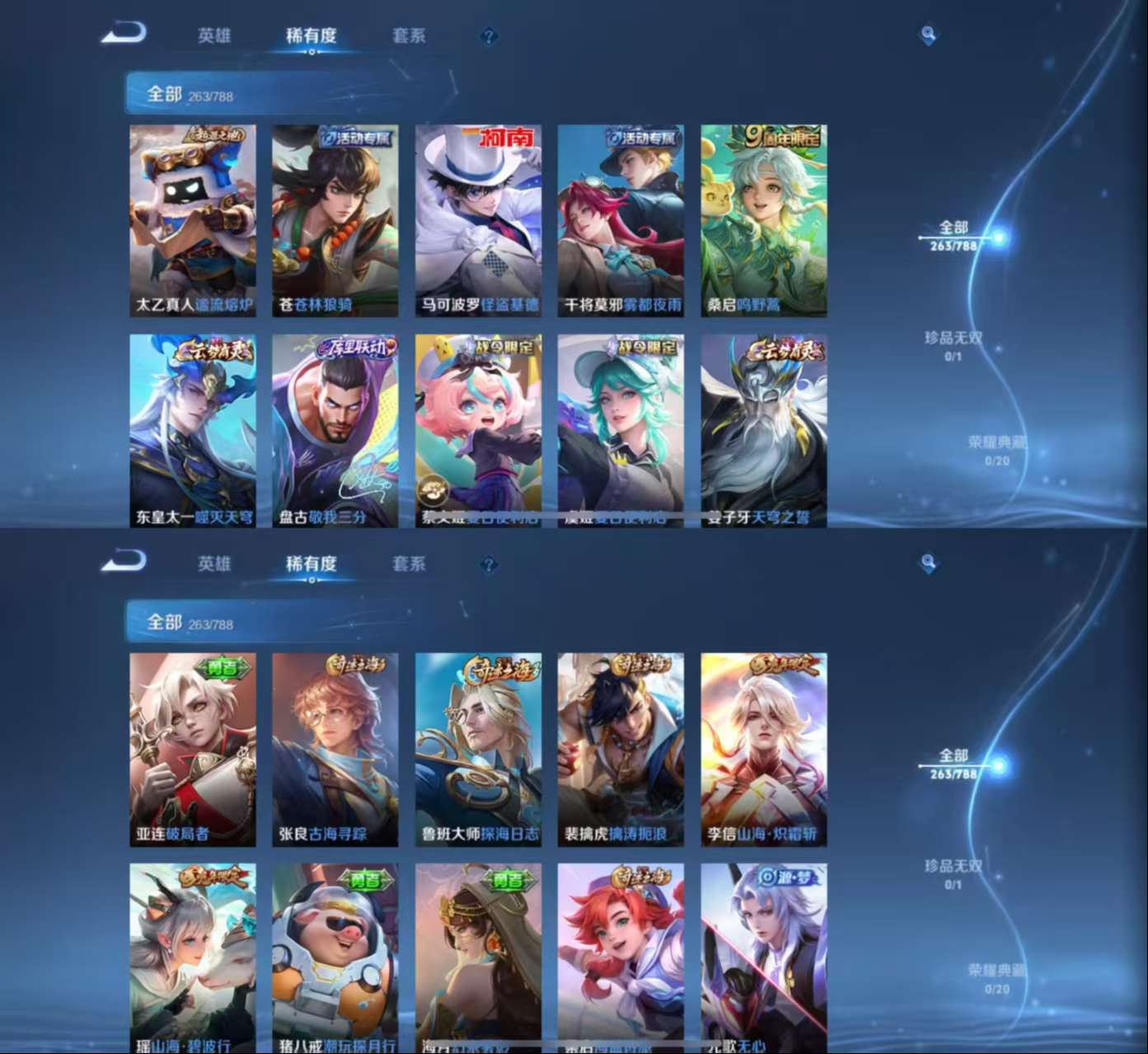1148x1054 pixels.
Task: View the 李信 山海·炽霜斩 skin
Action: (x=764, y=749)
